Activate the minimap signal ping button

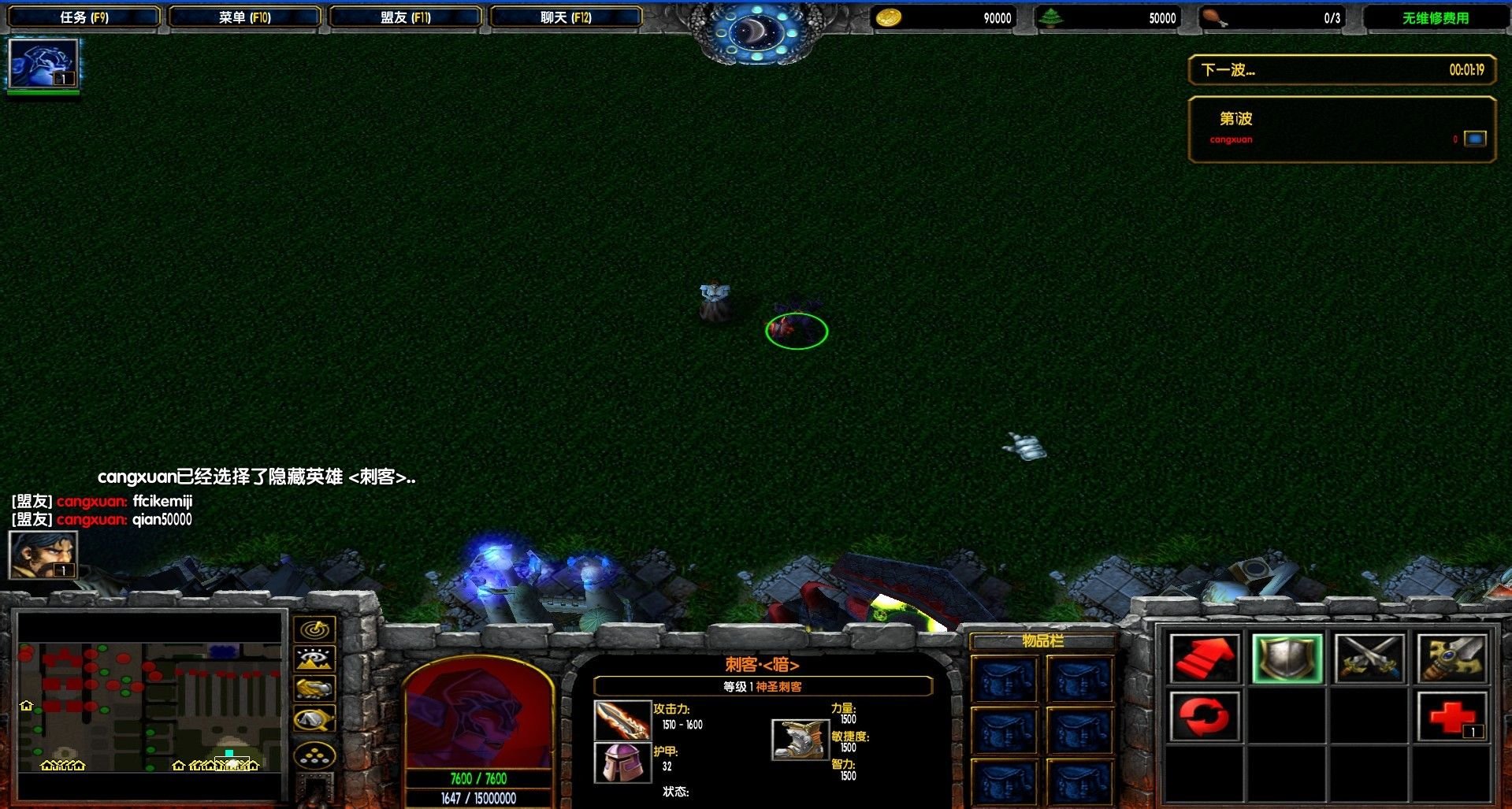point(315,629)
